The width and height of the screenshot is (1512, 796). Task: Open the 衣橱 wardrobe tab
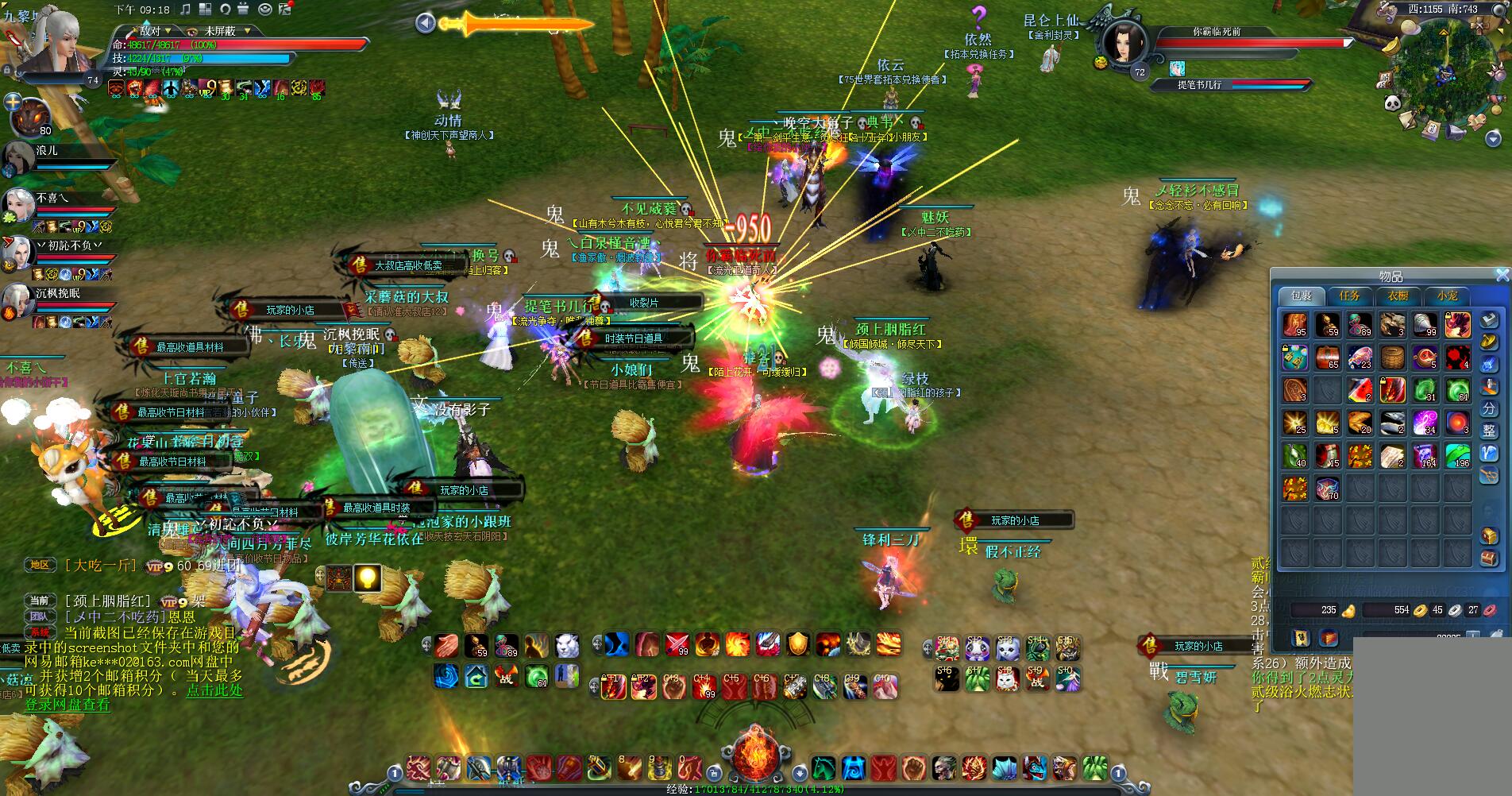(1398, 296)
